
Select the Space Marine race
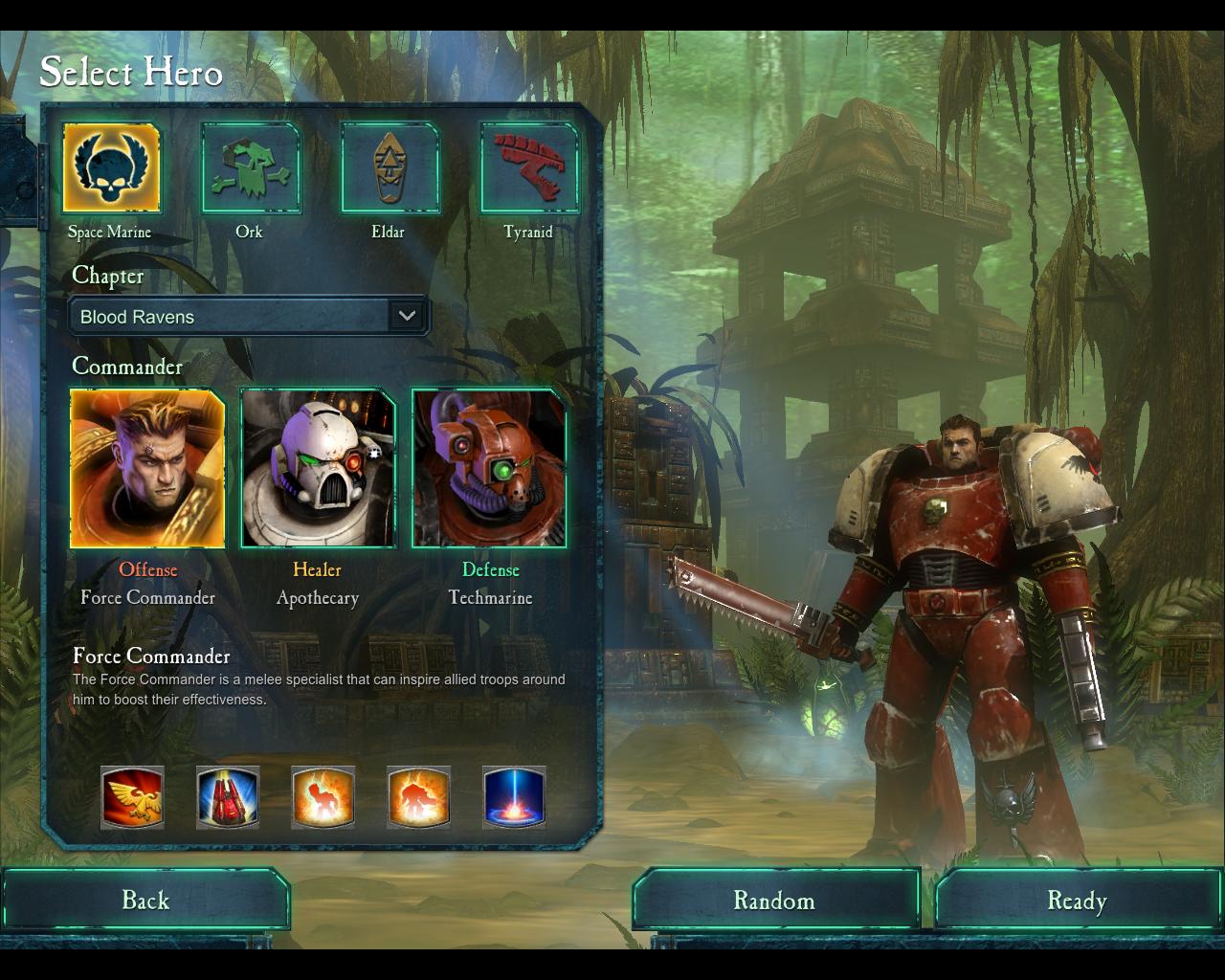111,167
